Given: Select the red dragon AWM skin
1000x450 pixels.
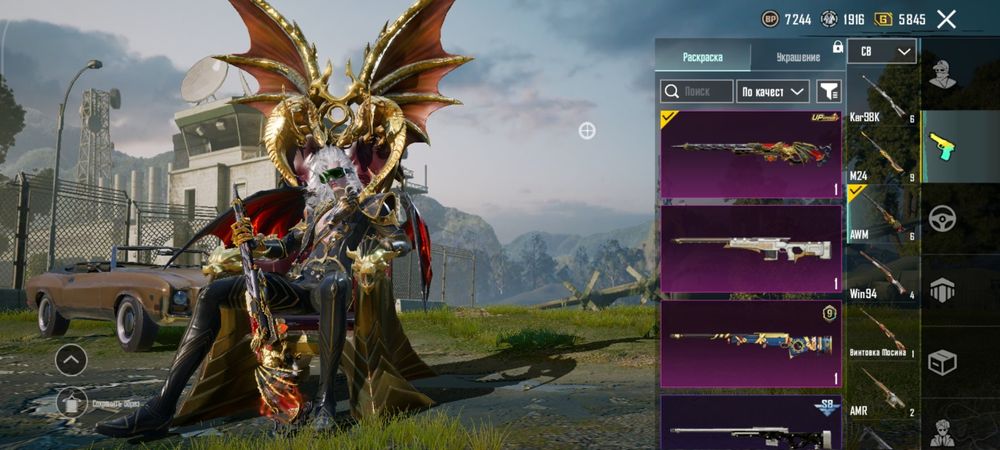Looking at the screenshot, I should [751, 154].
